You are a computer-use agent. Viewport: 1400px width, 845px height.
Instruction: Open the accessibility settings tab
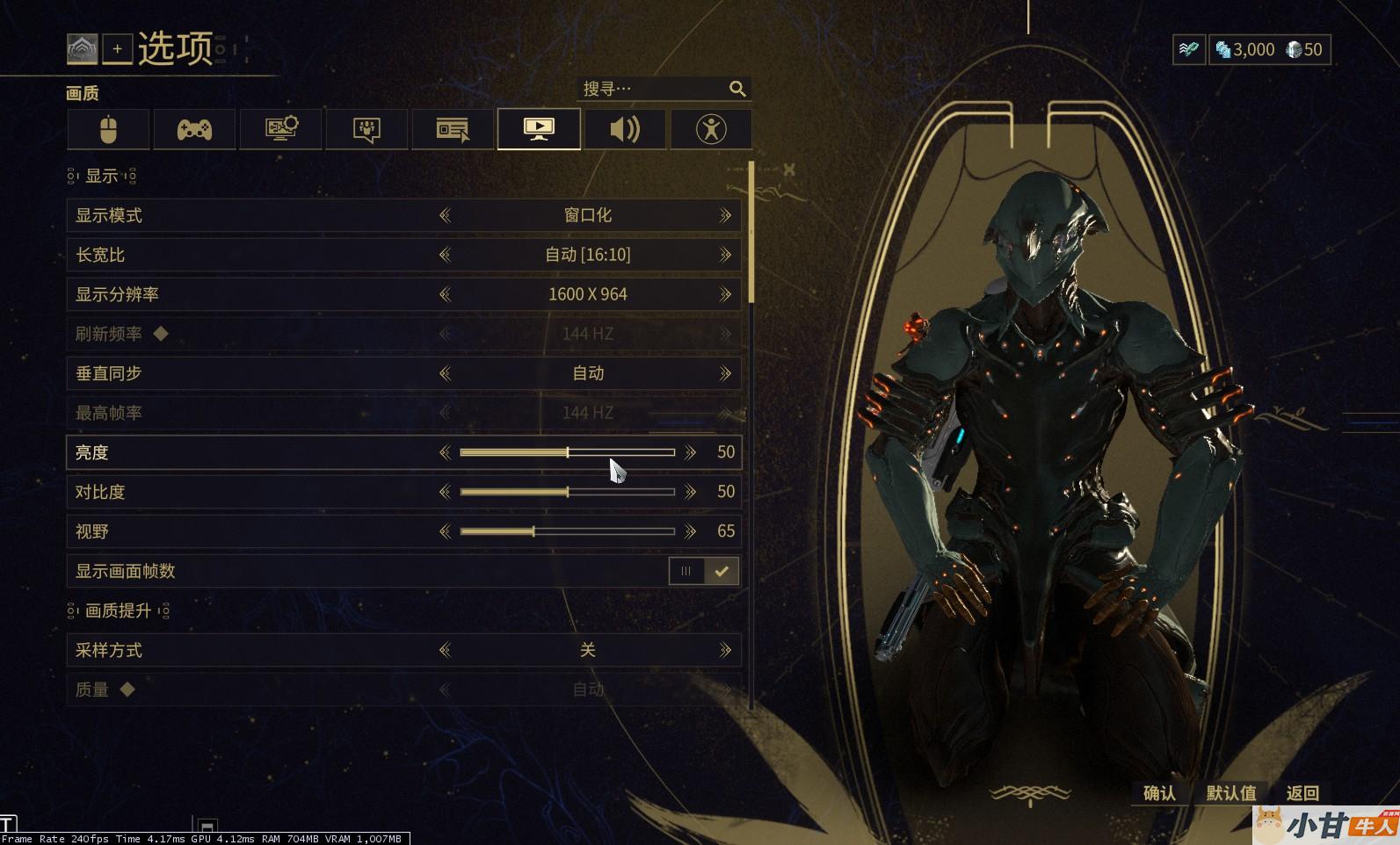point(711,130)
